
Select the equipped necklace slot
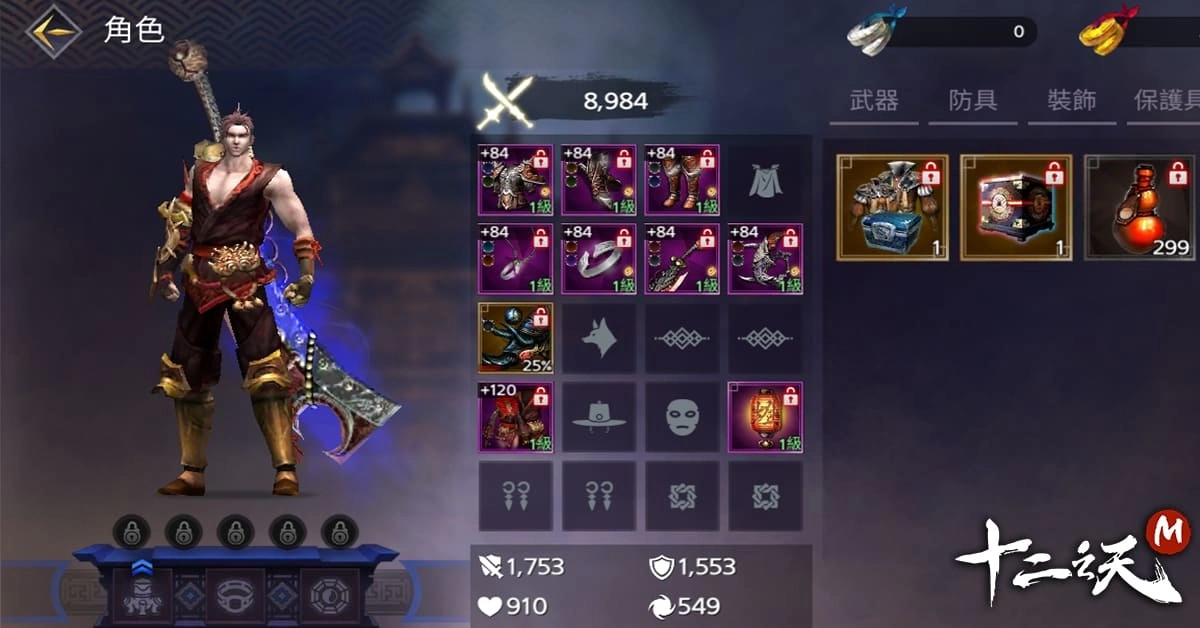pyautogui.click(x=515, y=259)
